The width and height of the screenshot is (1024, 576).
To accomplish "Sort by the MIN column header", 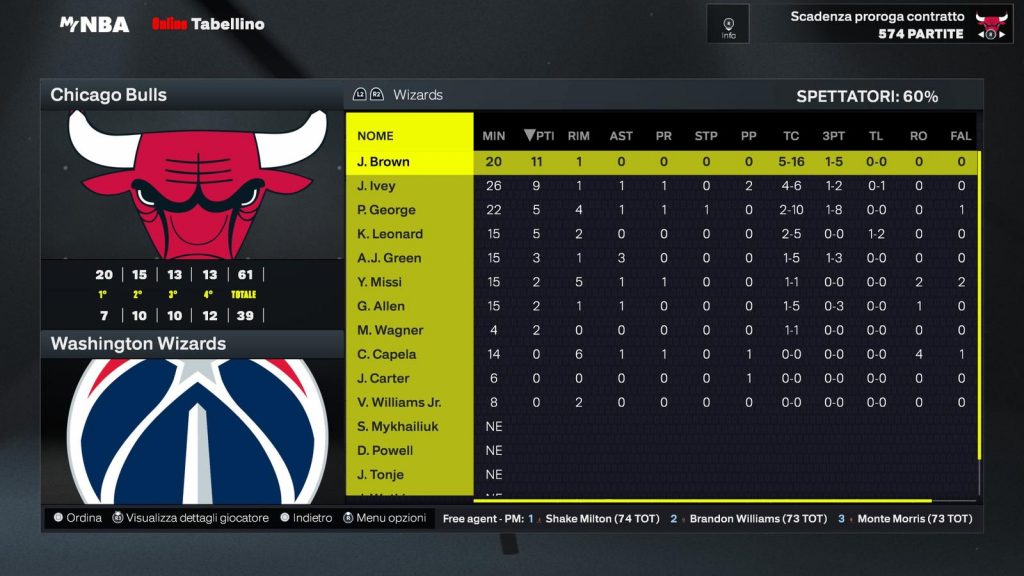I will [494, 136].
